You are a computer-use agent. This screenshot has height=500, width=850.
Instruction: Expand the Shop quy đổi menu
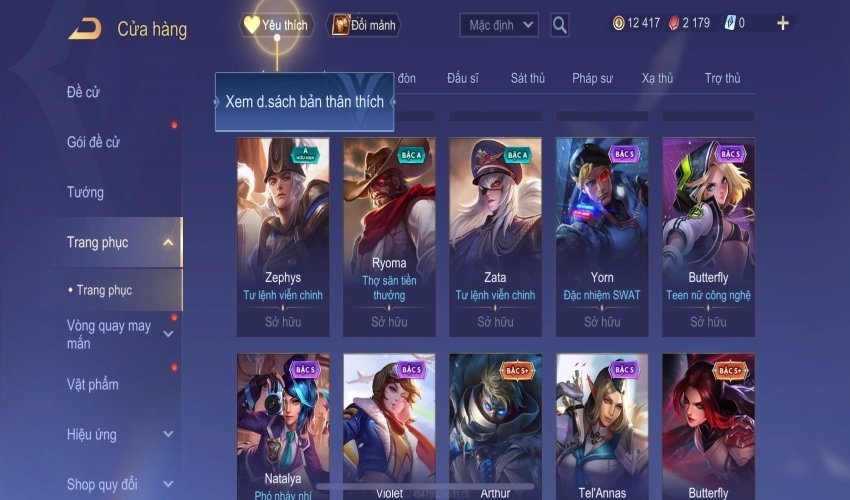click(167, 484)
